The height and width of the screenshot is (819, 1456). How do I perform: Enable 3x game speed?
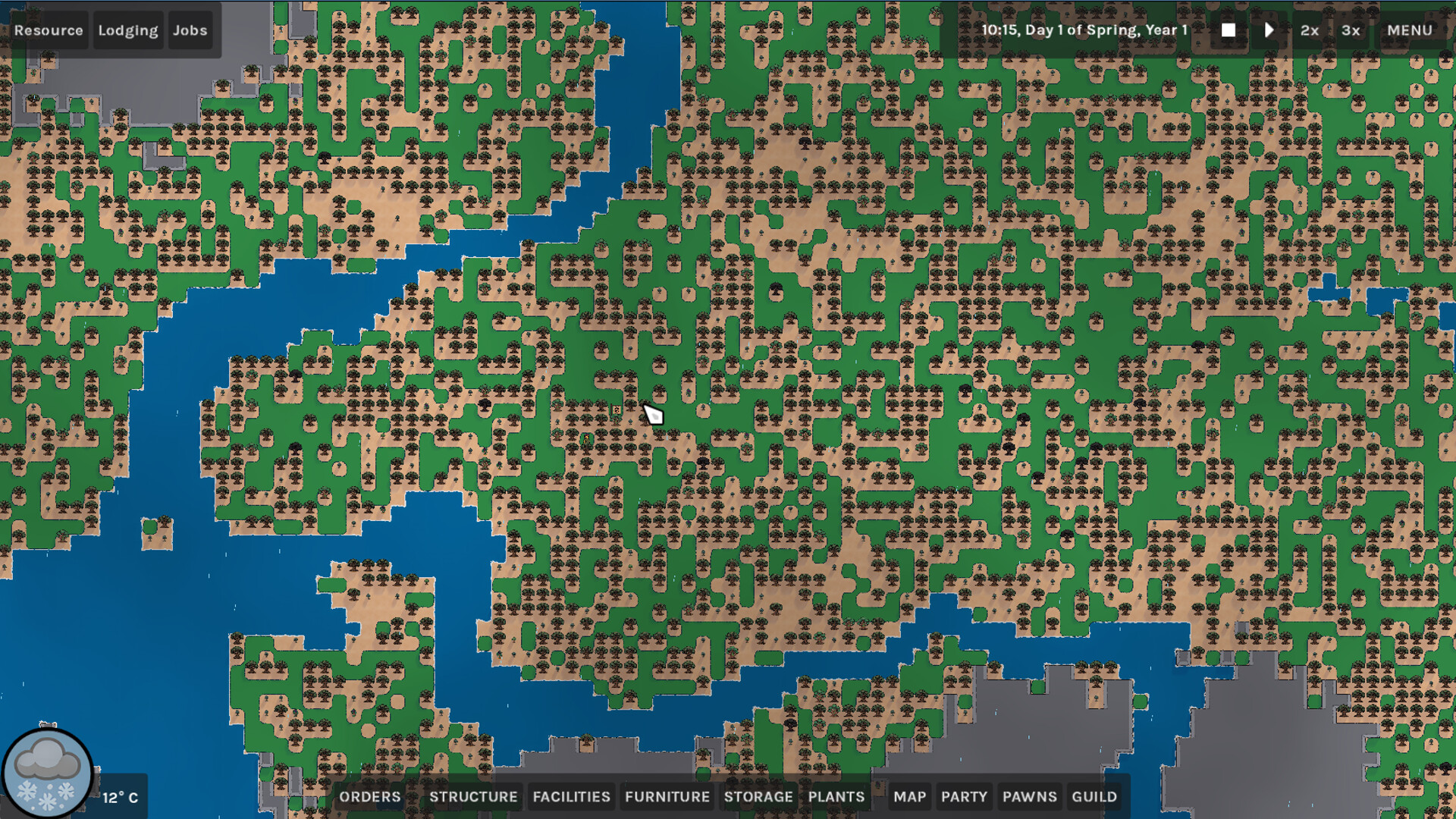[x=1351, y=30]
